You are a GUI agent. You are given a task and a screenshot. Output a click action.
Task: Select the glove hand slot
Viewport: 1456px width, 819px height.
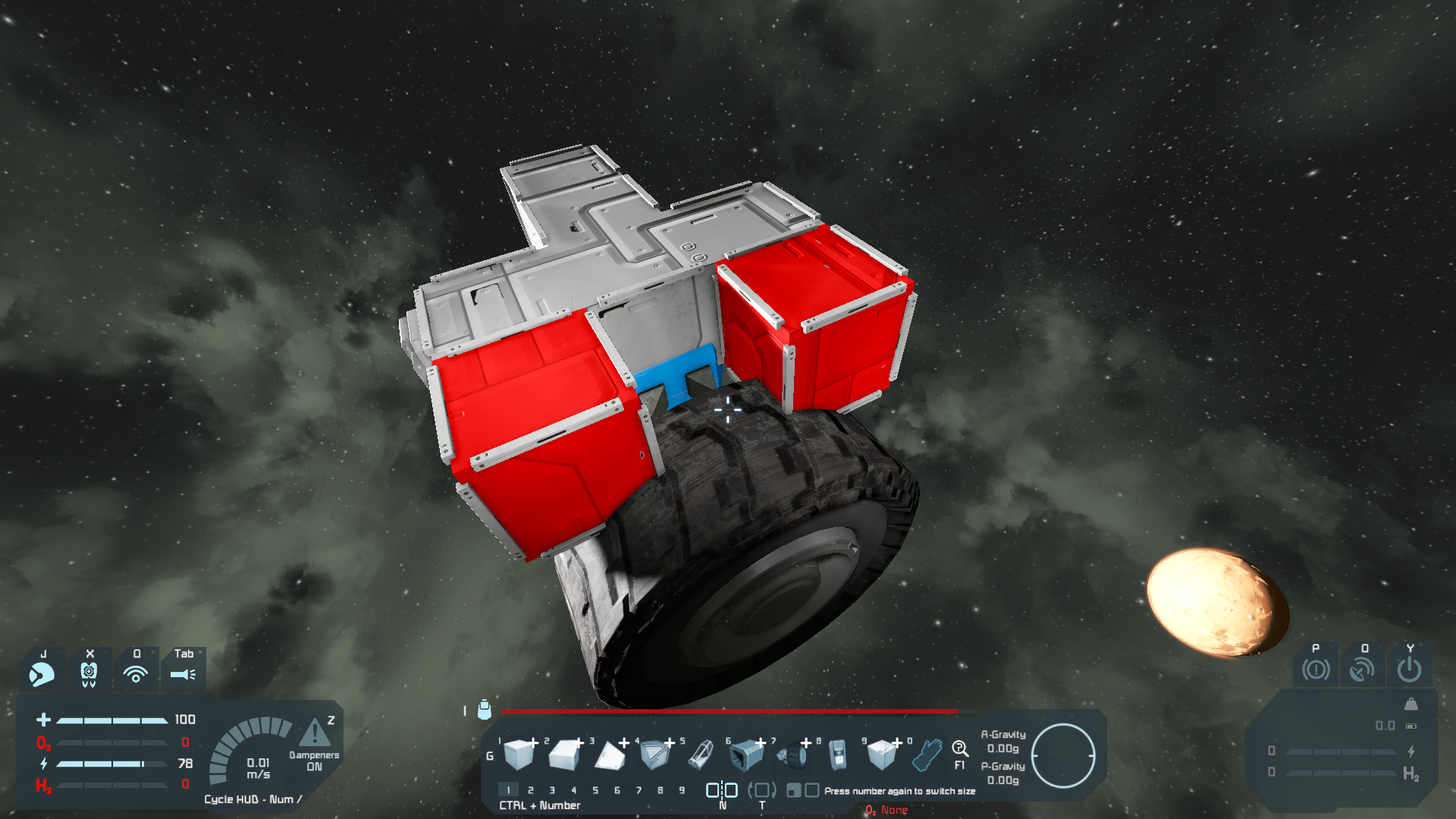click(x=927, y=754)
